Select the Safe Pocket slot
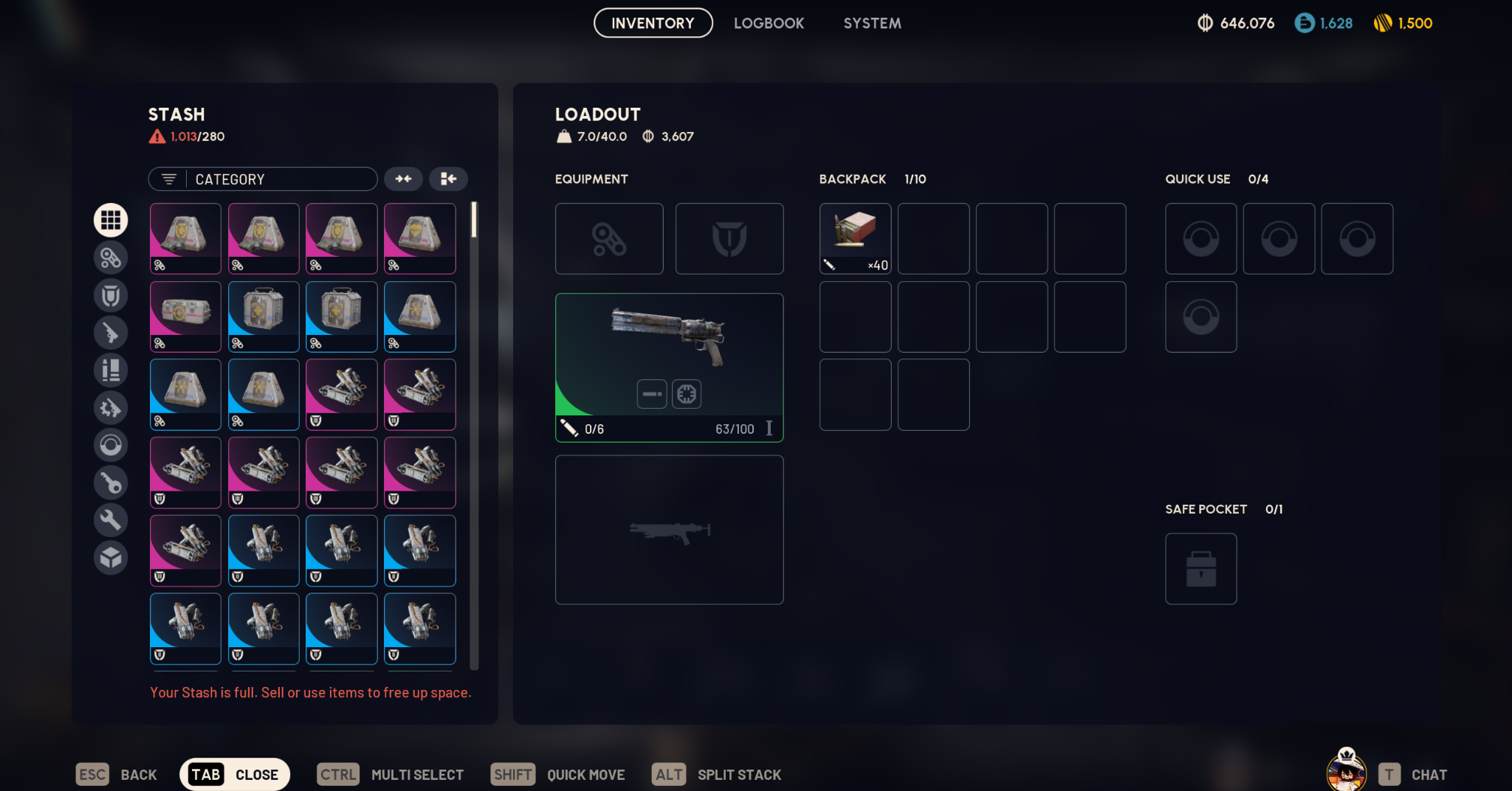1512x791 pixels. click(1200, 569)
